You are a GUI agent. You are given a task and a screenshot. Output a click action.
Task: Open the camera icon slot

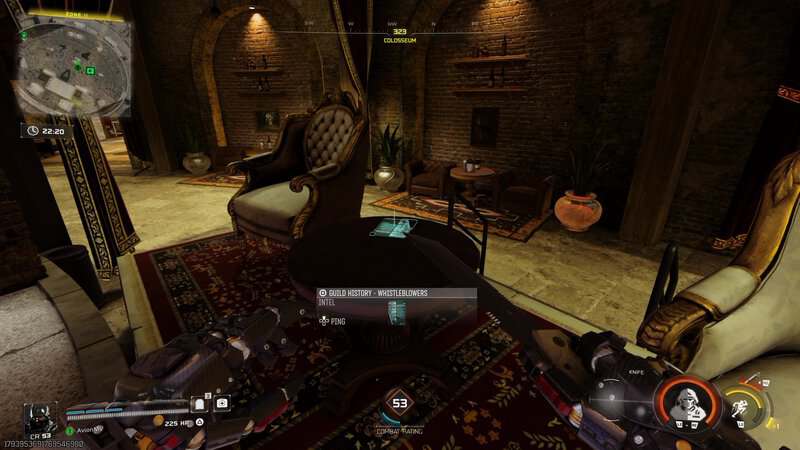222,403
